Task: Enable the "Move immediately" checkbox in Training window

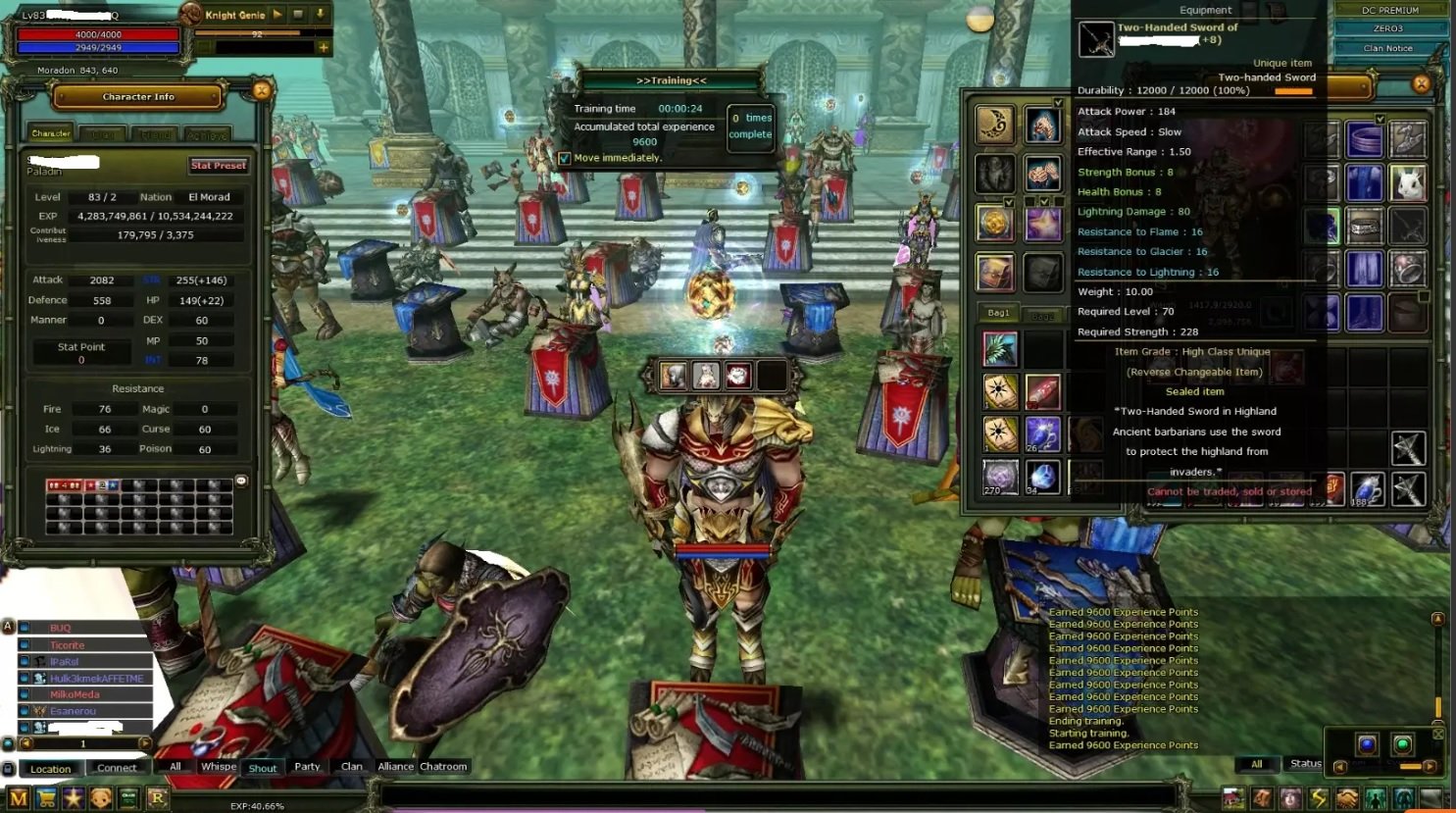Action: point(565,157)
